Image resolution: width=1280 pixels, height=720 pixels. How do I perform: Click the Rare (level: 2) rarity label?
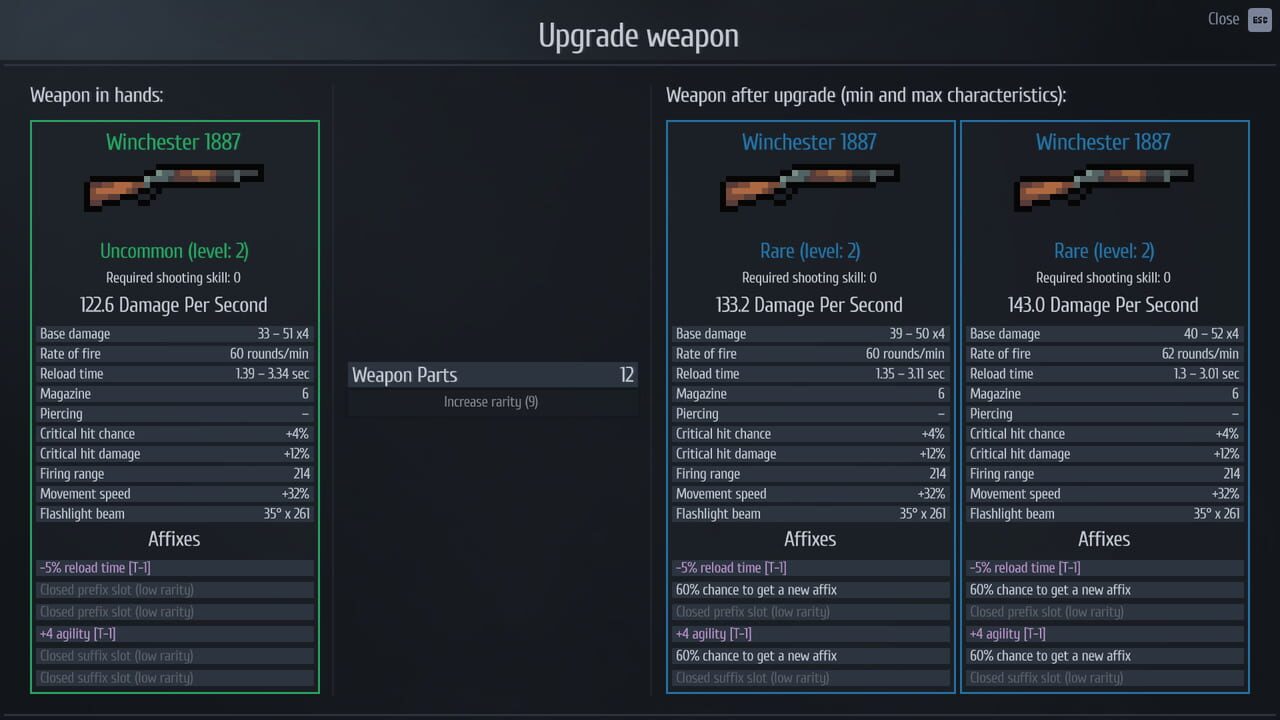pos(810,250)
